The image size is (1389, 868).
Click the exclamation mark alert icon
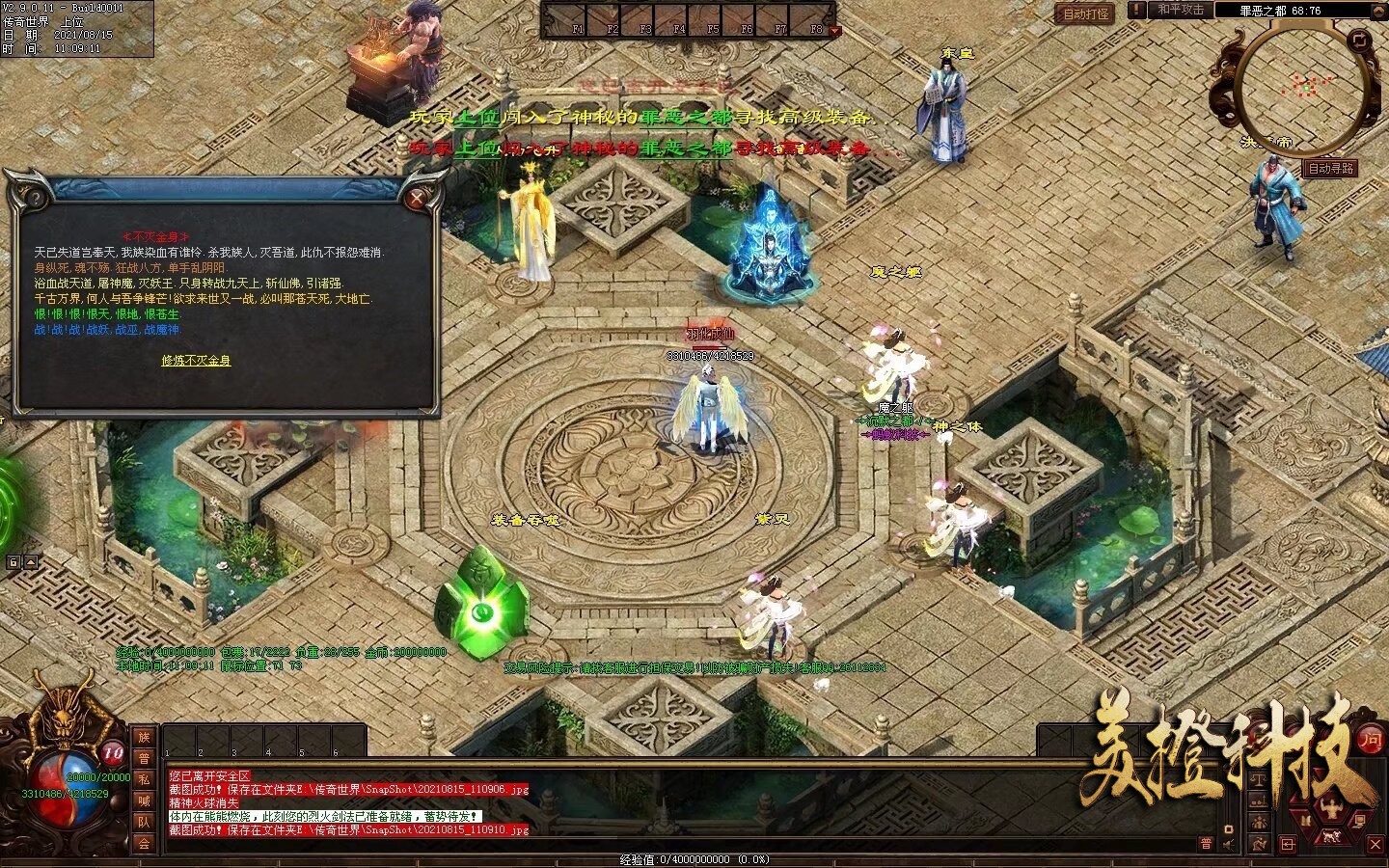click(1138, 10)
